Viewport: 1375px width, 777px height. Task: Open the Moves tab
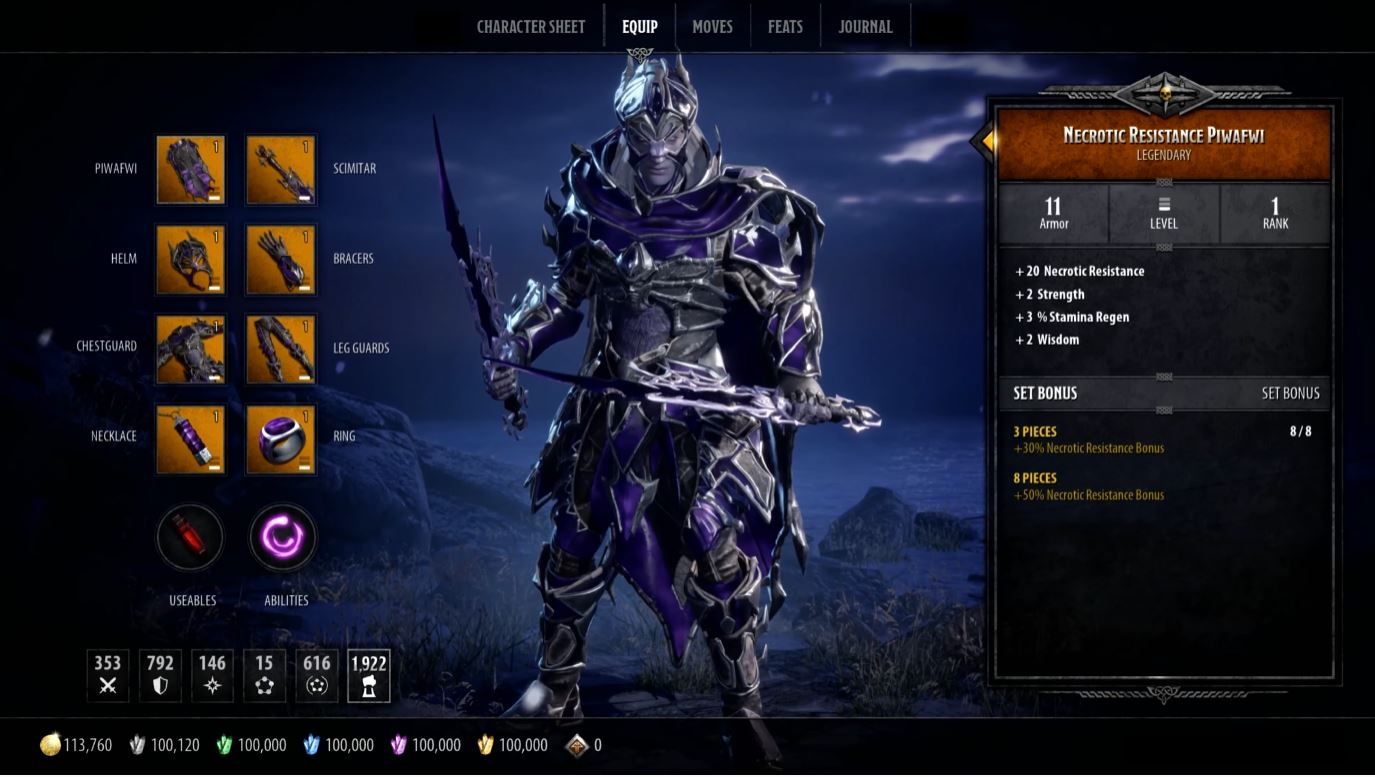tap(712, 26)
